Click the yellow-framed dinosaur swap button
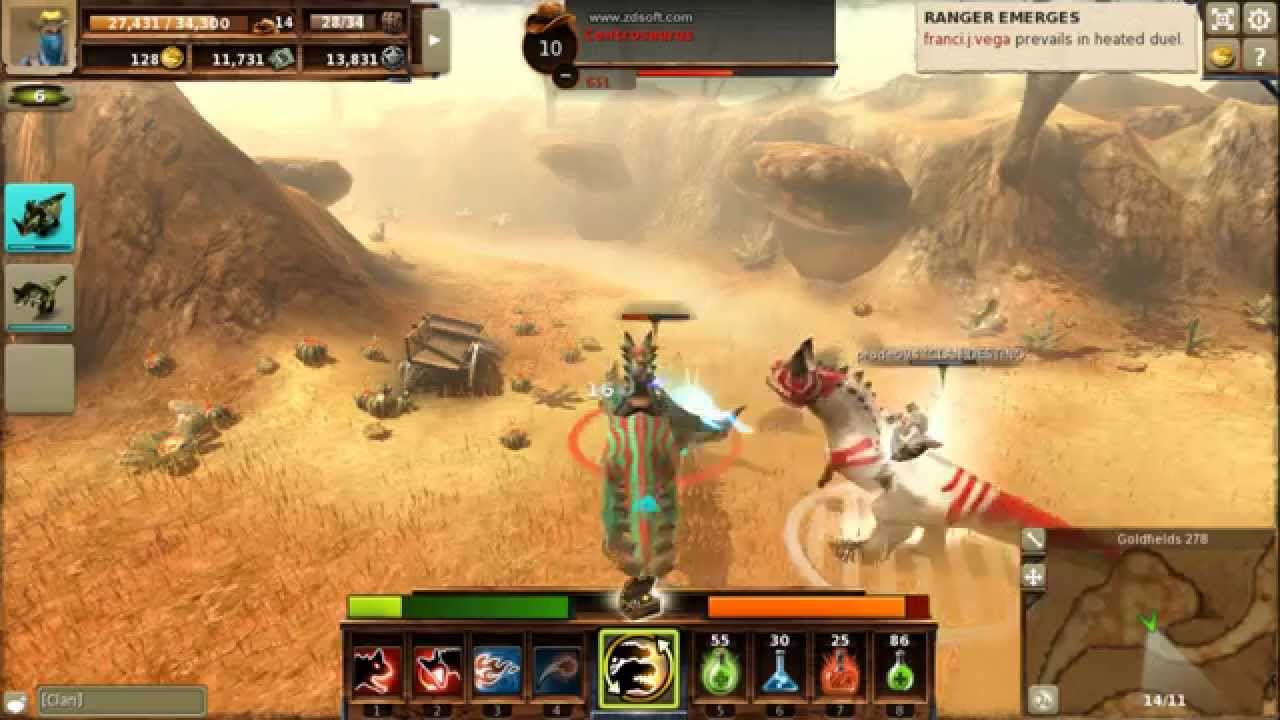The width and height of the screenshot is (1280, 720). [x=638, y=668]
